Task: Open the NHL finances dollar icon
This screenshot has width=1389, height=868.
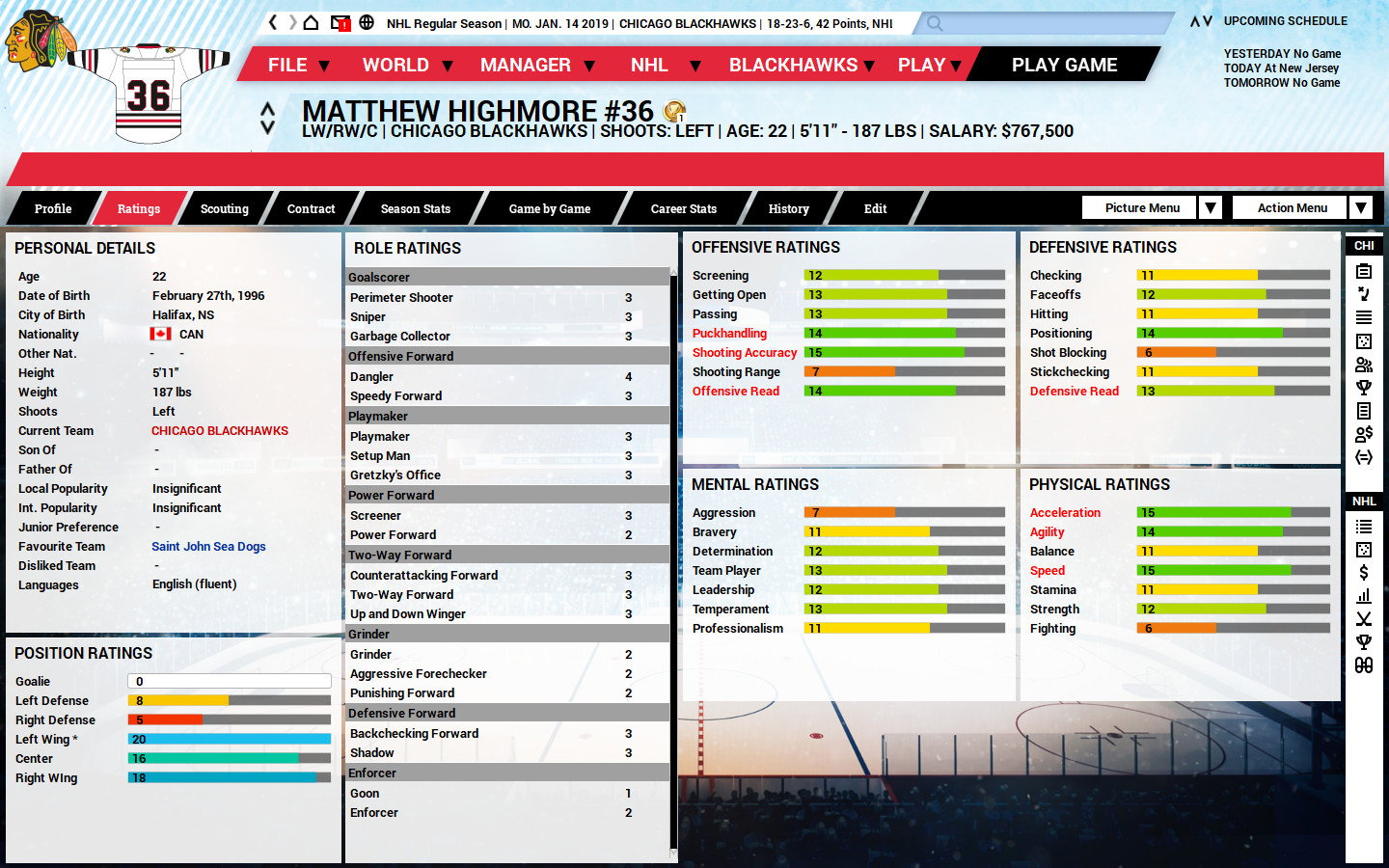Action: [1364, 572]
